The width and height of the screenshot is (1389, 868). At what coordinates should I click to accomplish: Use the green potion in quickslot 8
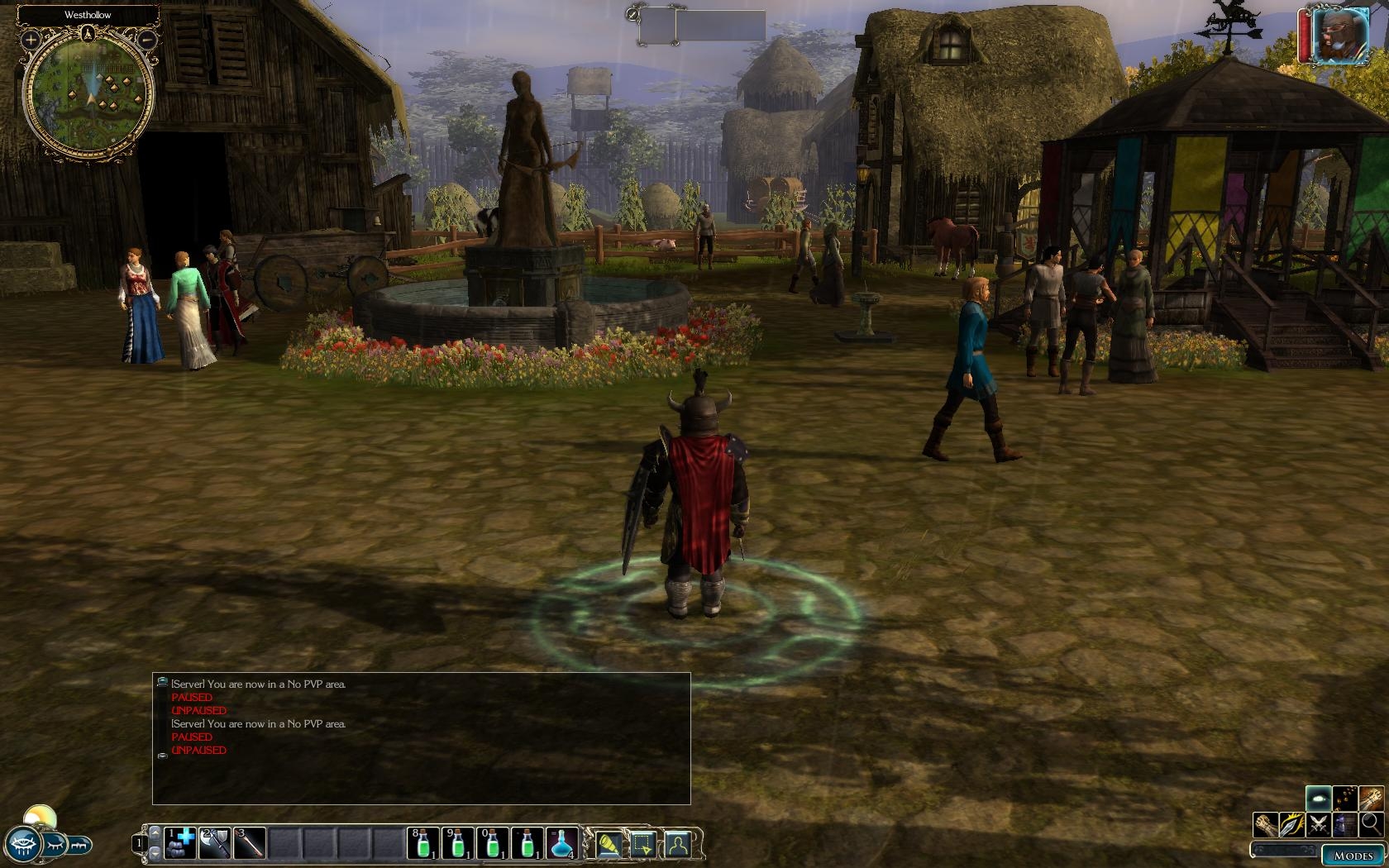[x=422, y=842]
